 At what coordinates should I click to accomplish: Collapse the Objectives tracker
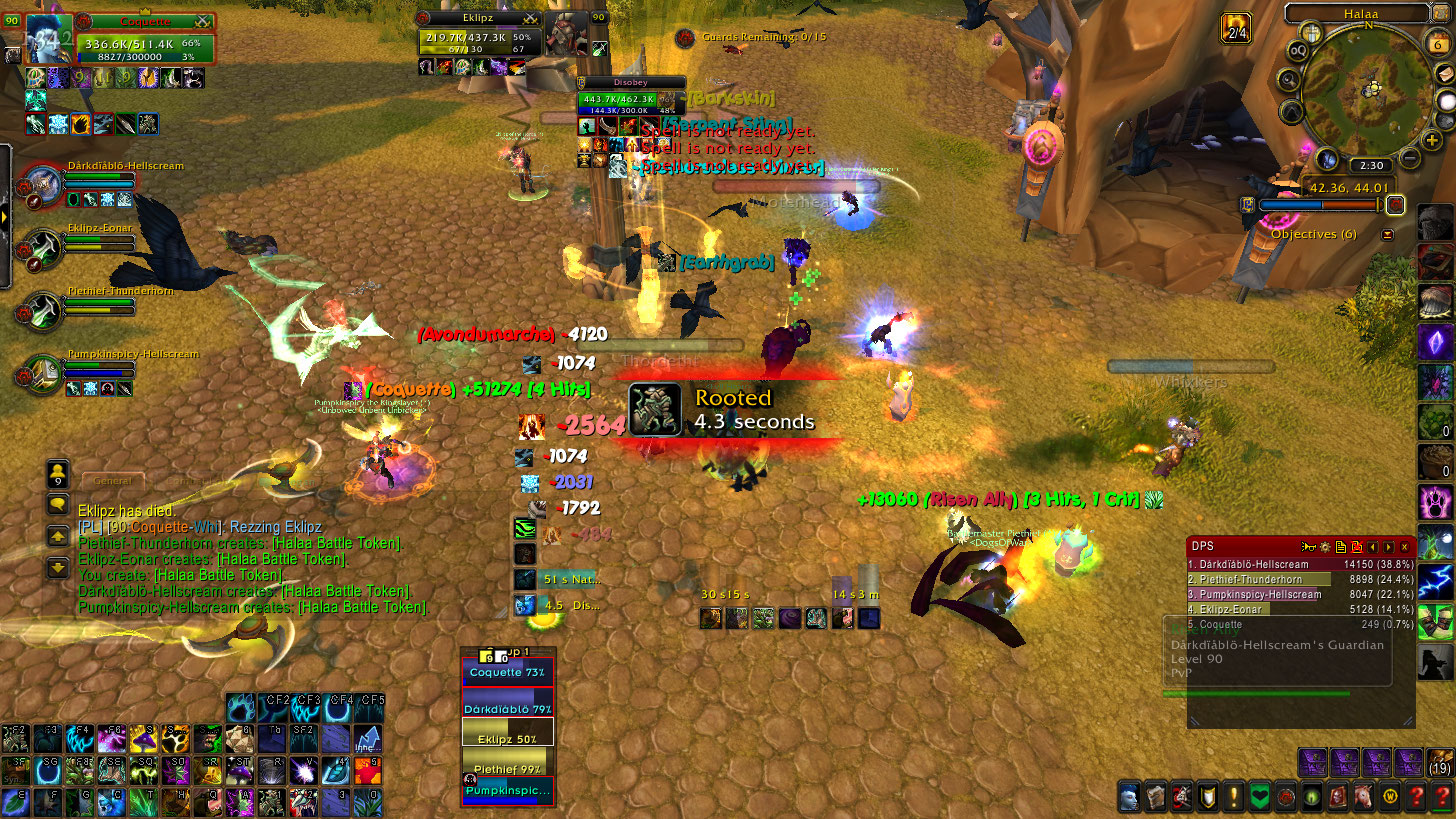1387,234
